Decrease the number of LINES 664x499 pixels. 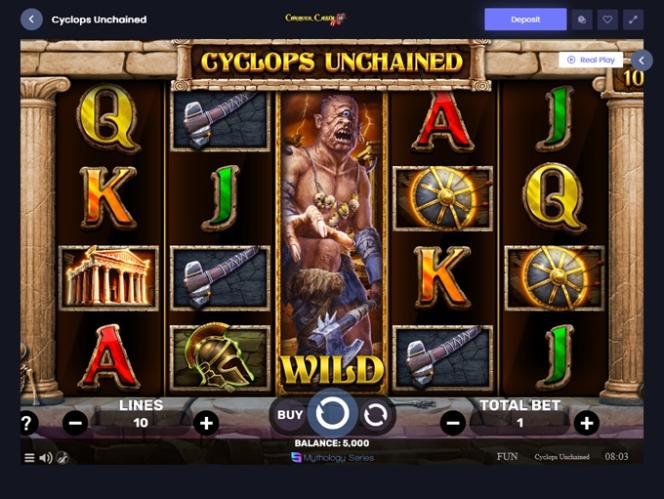point(75,423)
